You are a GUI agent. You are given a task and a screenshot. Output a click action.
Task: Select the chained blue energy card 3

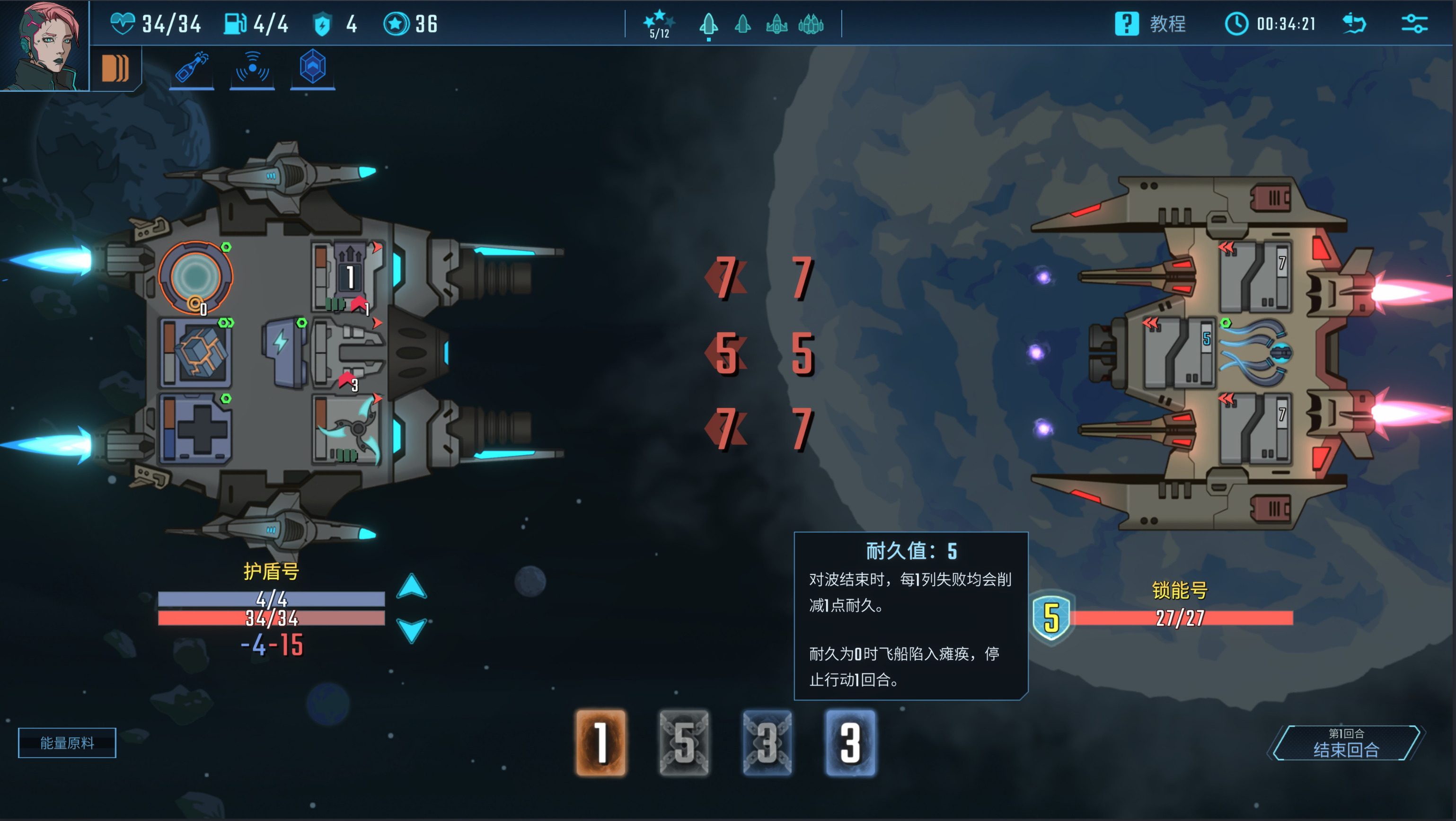(x=767, y=742)
